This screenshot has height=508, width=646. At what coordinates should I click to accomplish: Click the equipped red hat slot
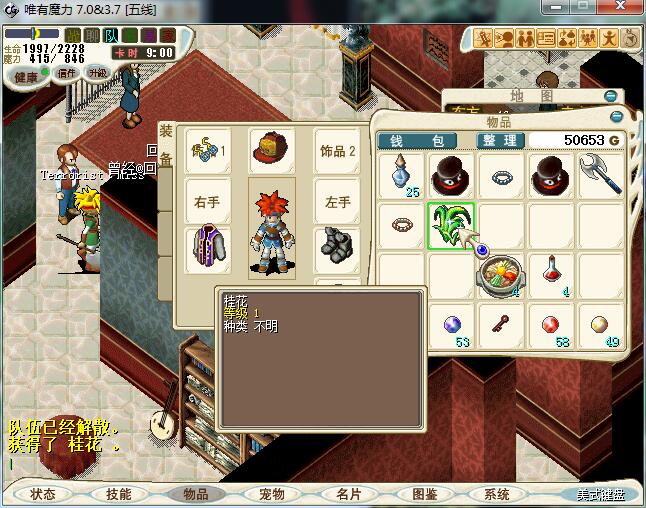click(x=270, y=149)
